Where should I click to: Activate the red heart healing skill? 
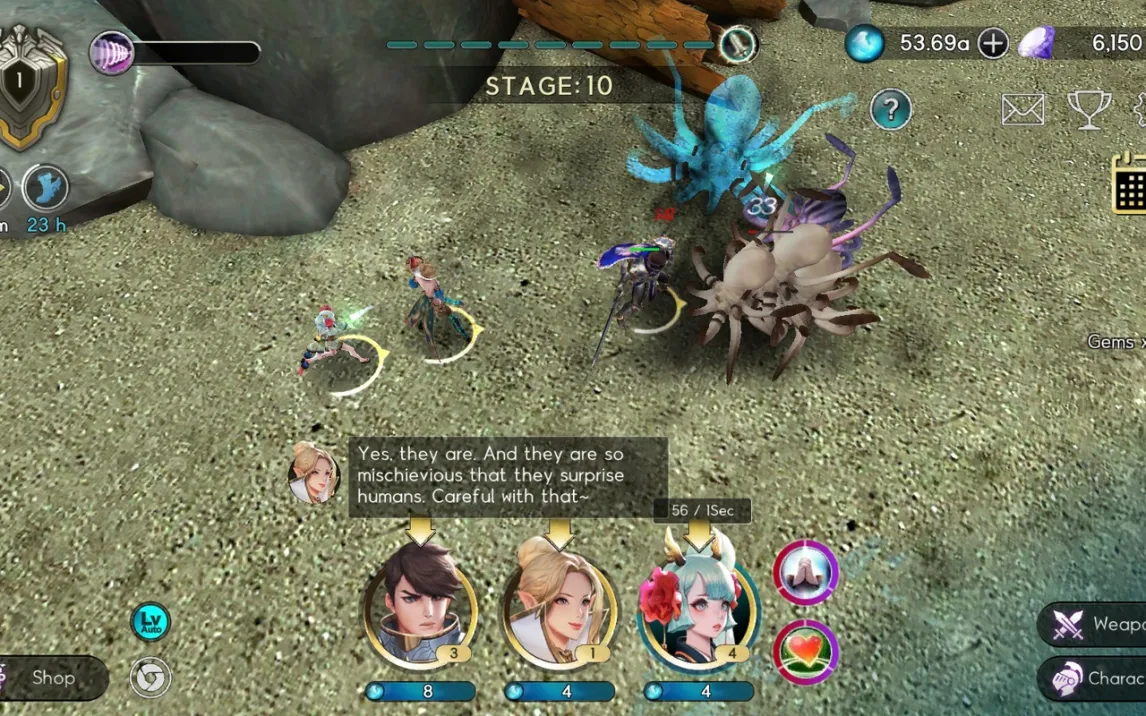click(x=806, y=652)
